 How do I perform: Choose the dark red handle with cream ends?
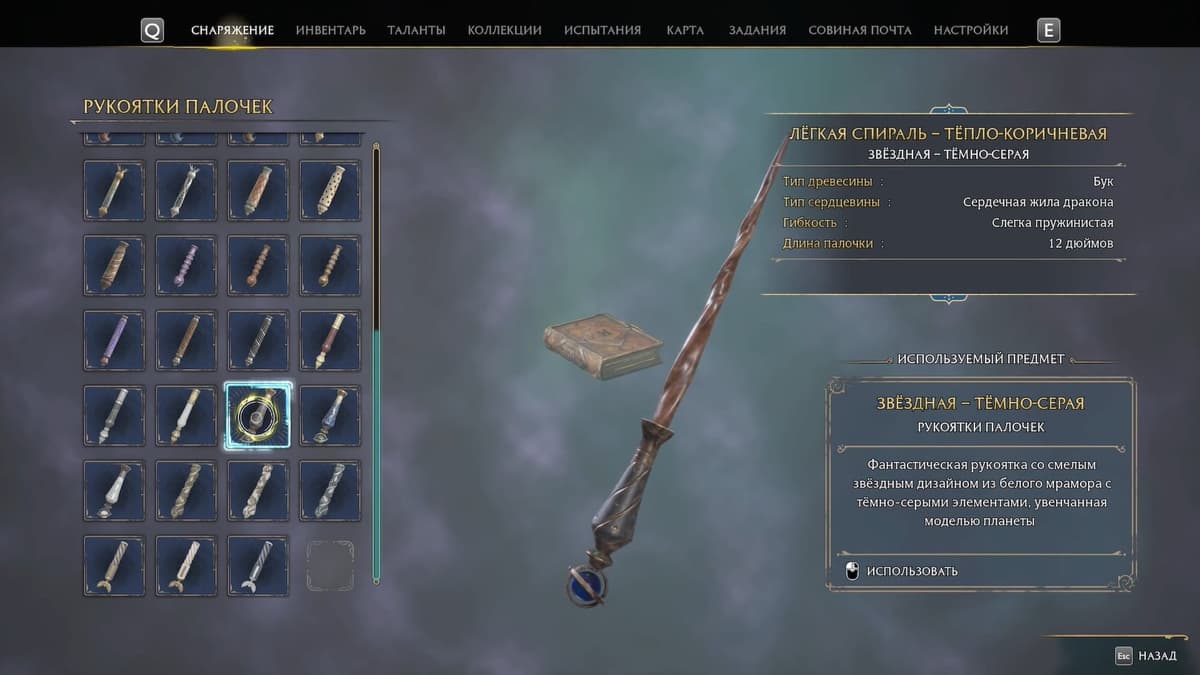click(x=330, y=340)
